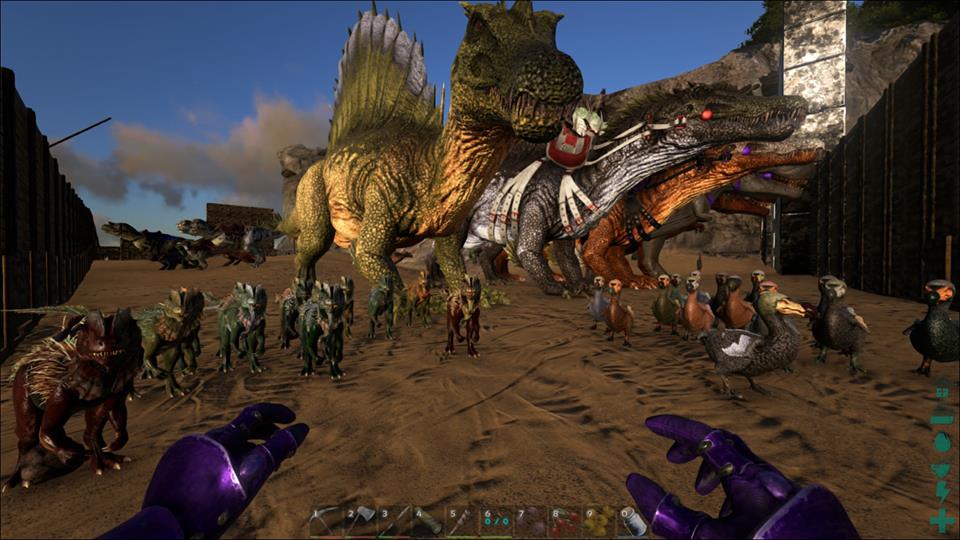
Task: Eat the red berries in slot 8
Action: click(565, 521)
